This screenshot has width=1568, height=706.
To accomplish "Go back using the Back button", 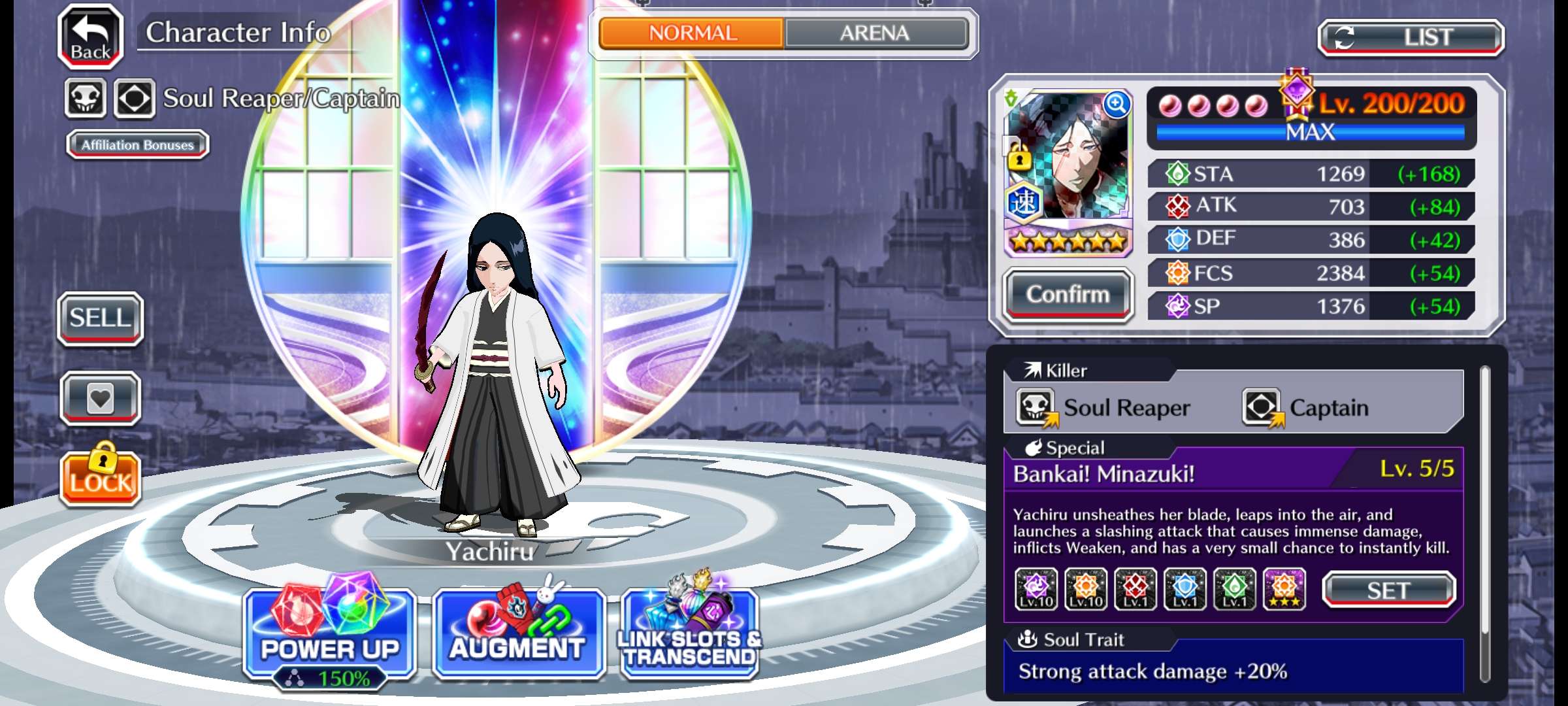I will tap(91, 37).
